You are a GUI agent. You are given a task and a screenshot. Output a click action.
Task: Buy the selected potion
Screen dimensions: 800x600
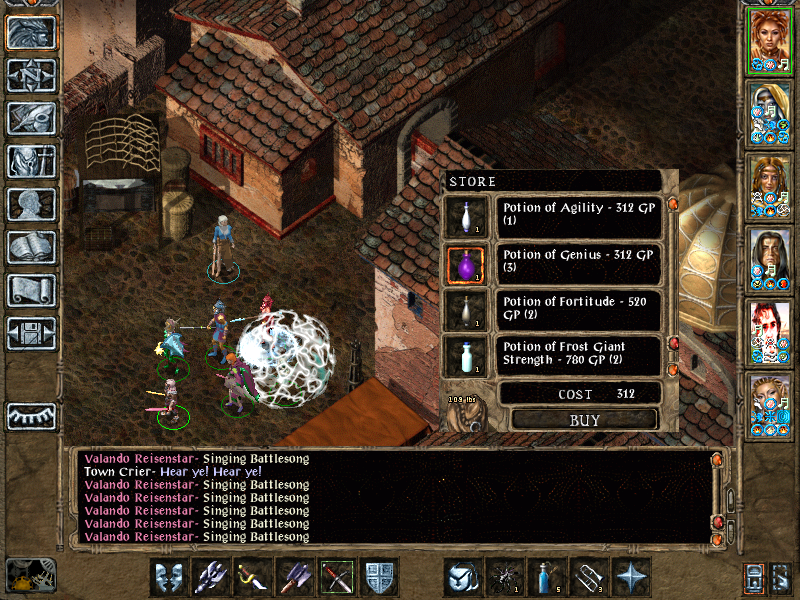(x=584, y=420)
